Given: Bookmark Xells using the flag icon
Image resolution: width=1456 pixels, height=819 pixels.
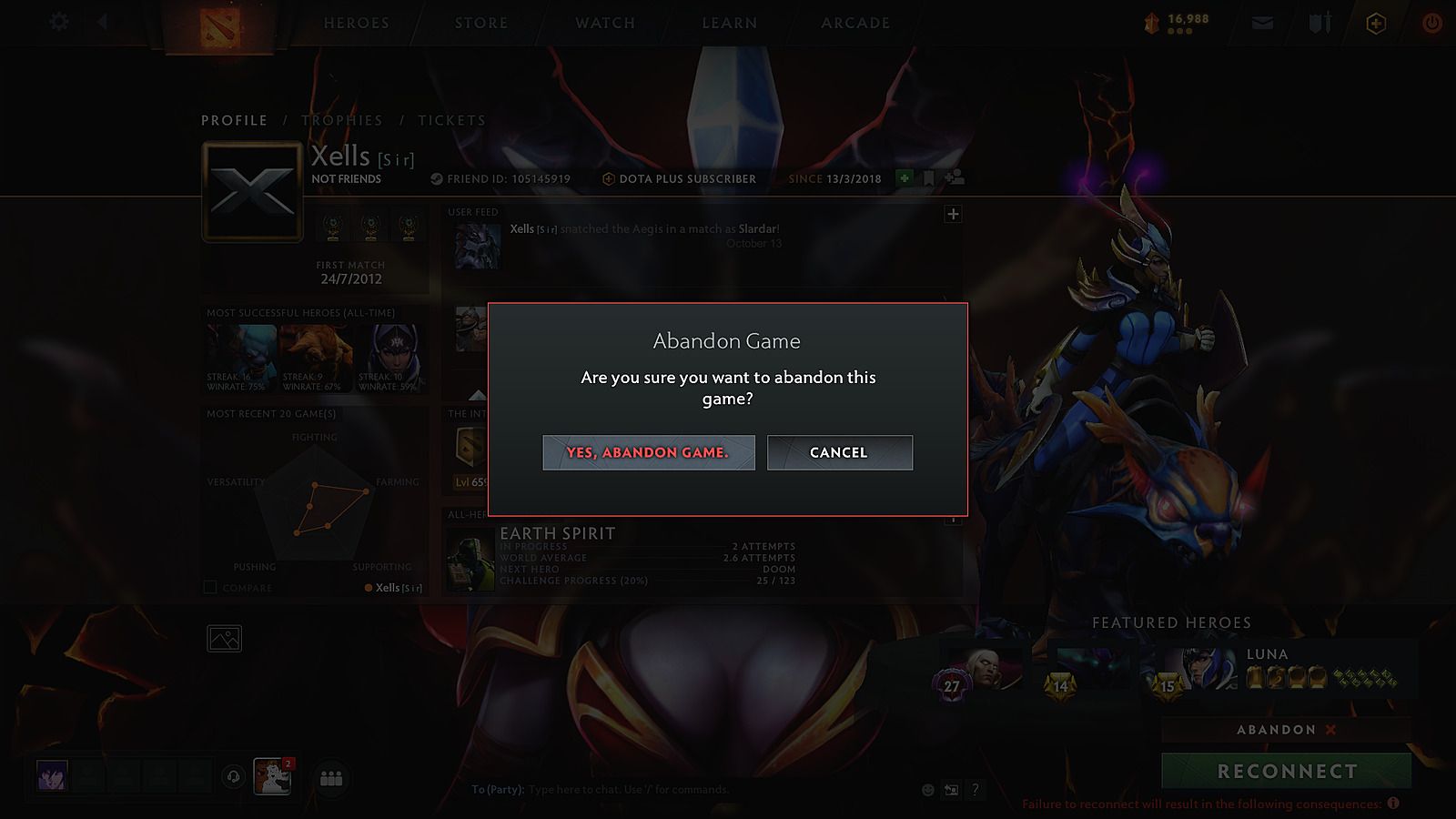Looking at the screenshot, I should [x=928, y=179].
